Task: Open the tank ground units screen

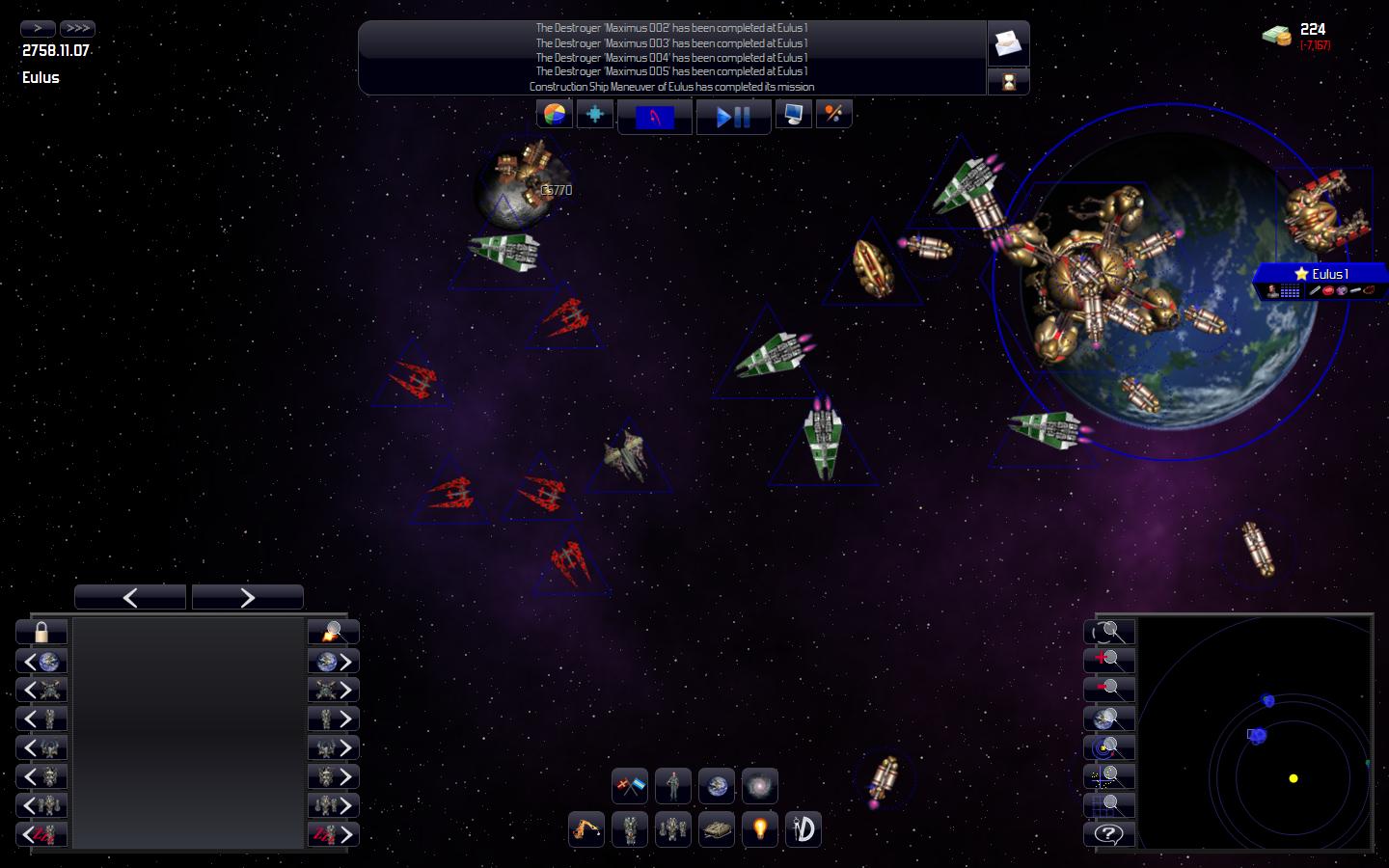Action: pyautogui.click(x=717, y=828)
